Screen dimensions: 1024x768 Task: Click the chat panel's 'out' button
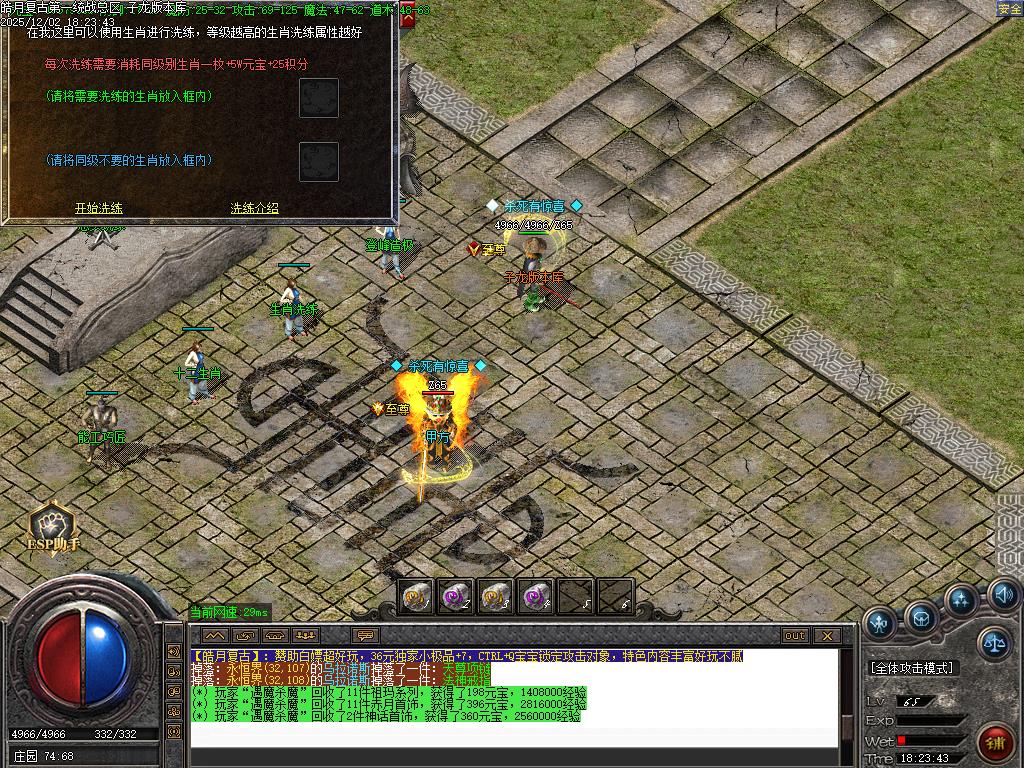[x=794, y=635]
